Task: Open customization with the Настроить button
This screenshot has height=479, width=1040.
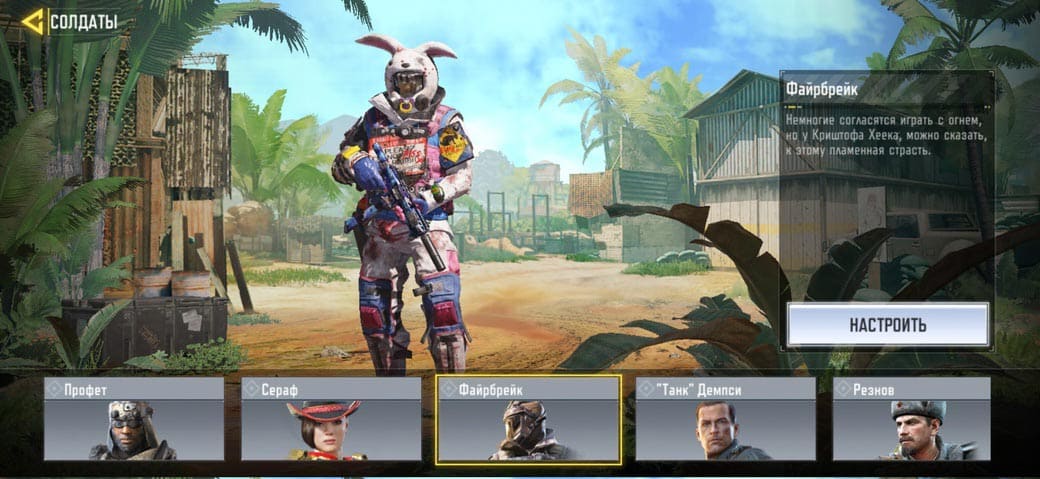Action: coord(888,325)
